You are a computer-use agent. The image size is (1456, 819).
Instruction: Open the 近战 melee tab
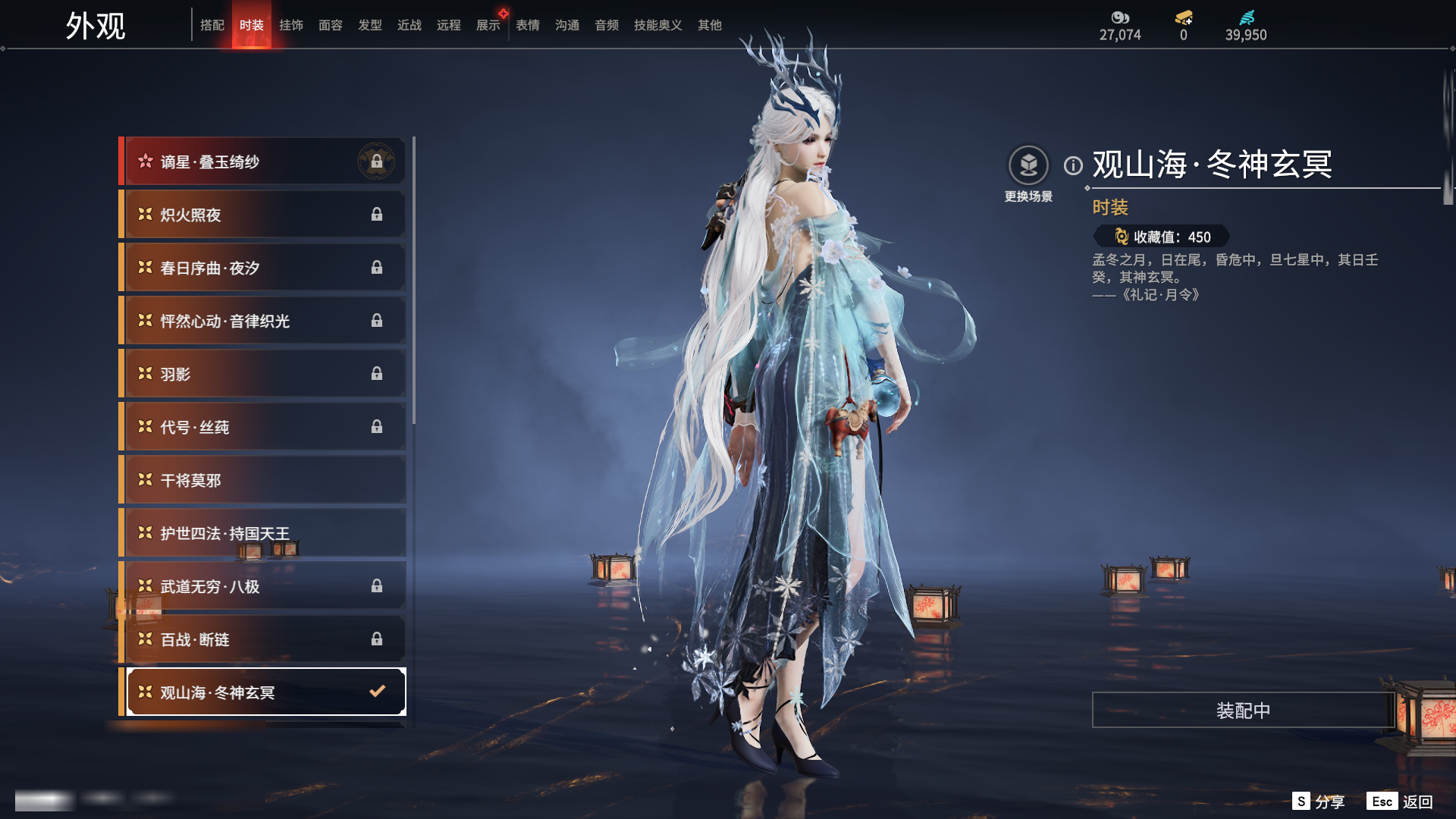[x=409, y=25]
